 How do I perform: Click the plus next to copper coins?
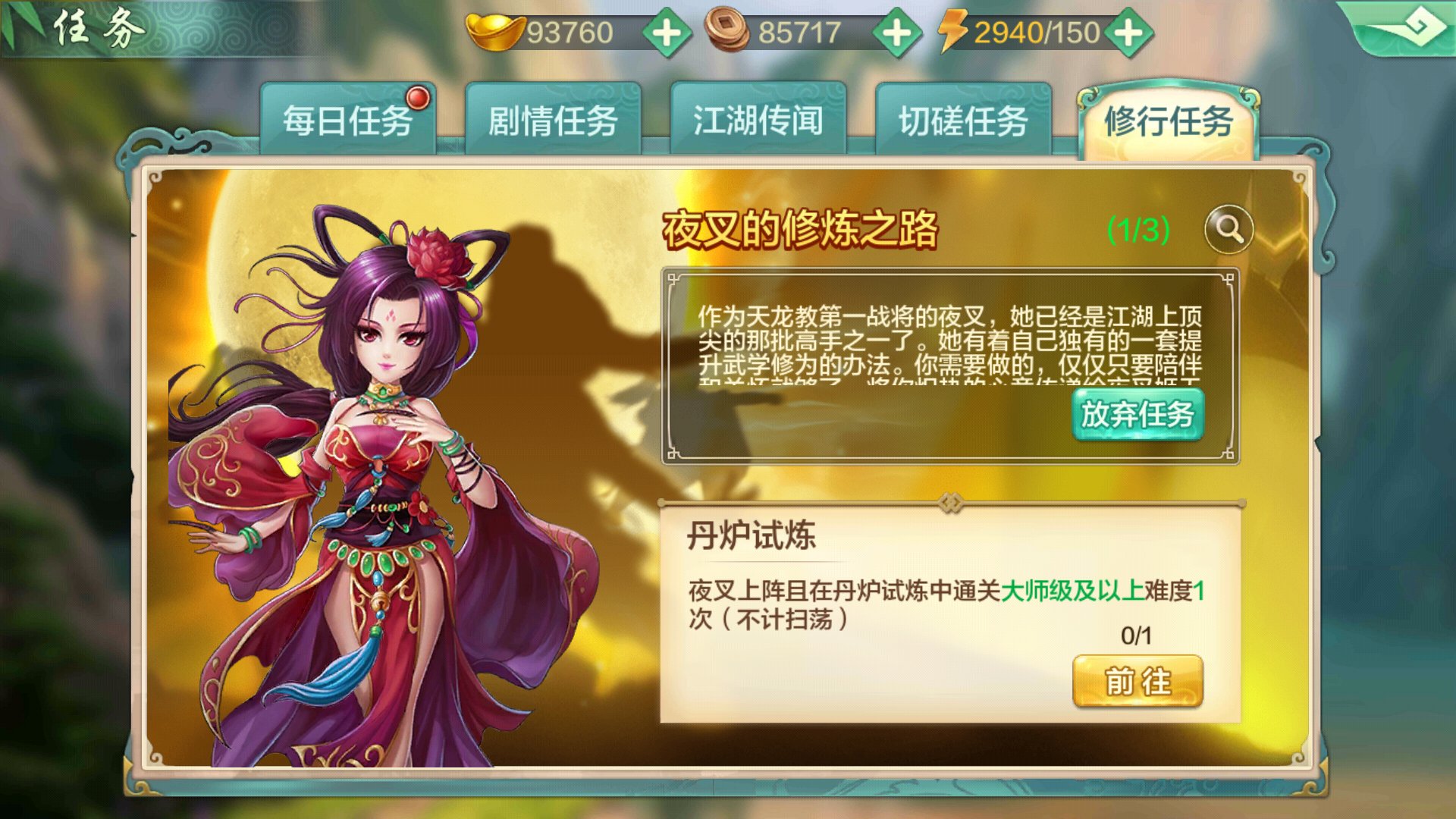(x=896, y=32)
